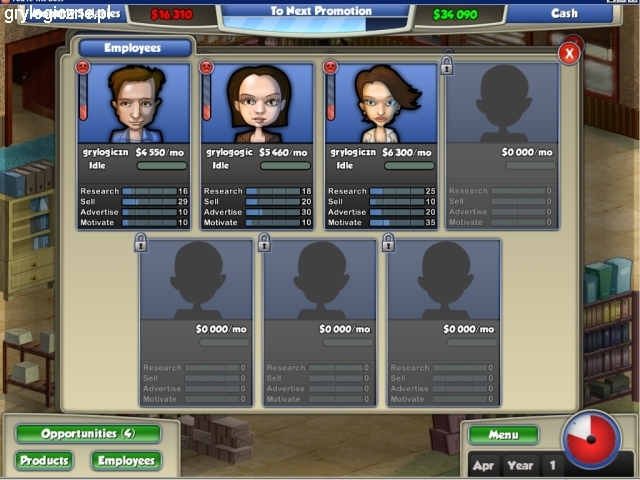Select the employee card earning $4 550/mo

pos(134,145)
